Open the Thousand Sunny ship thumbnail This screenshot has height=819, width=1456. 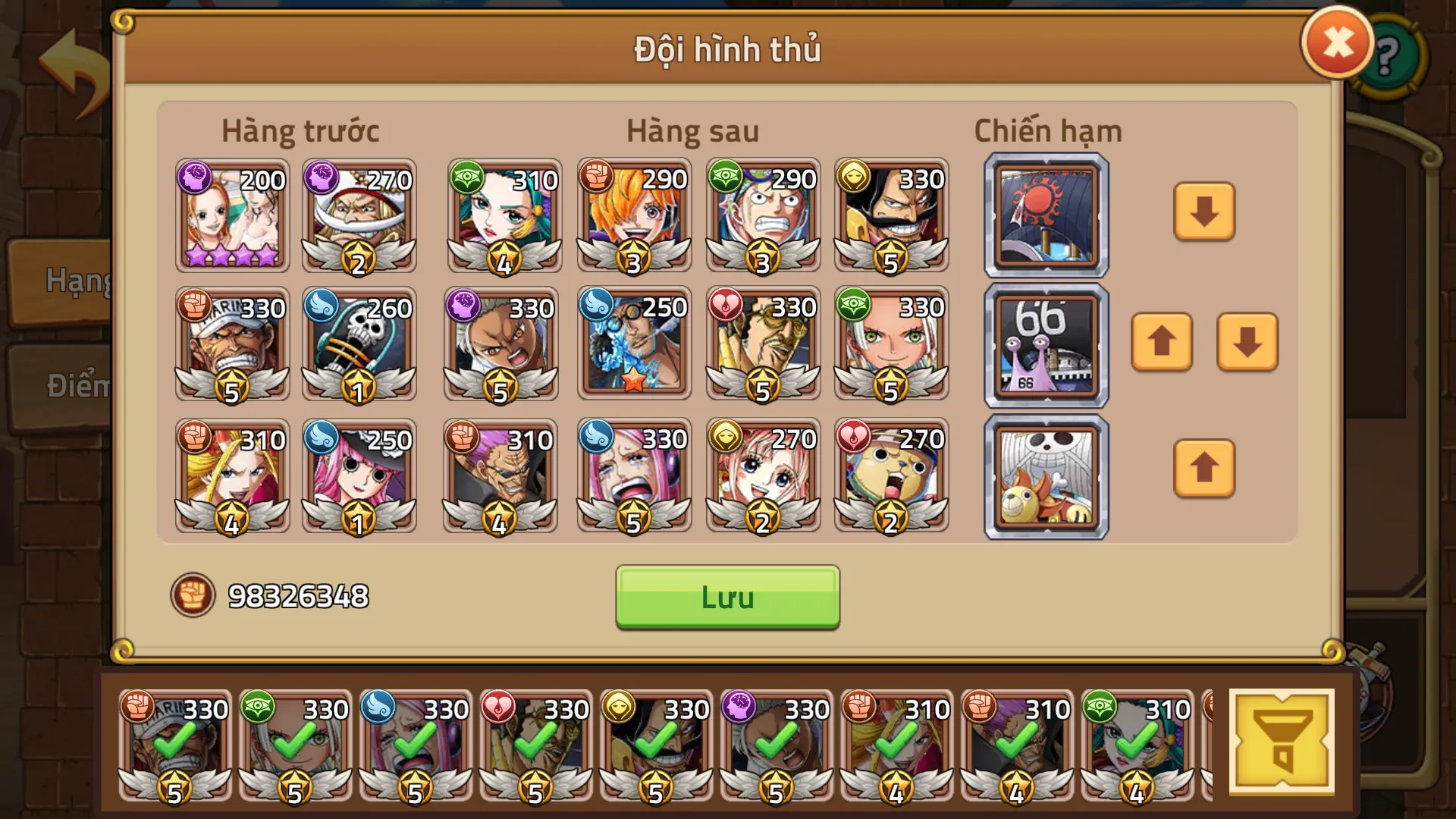click(1045, 474)
